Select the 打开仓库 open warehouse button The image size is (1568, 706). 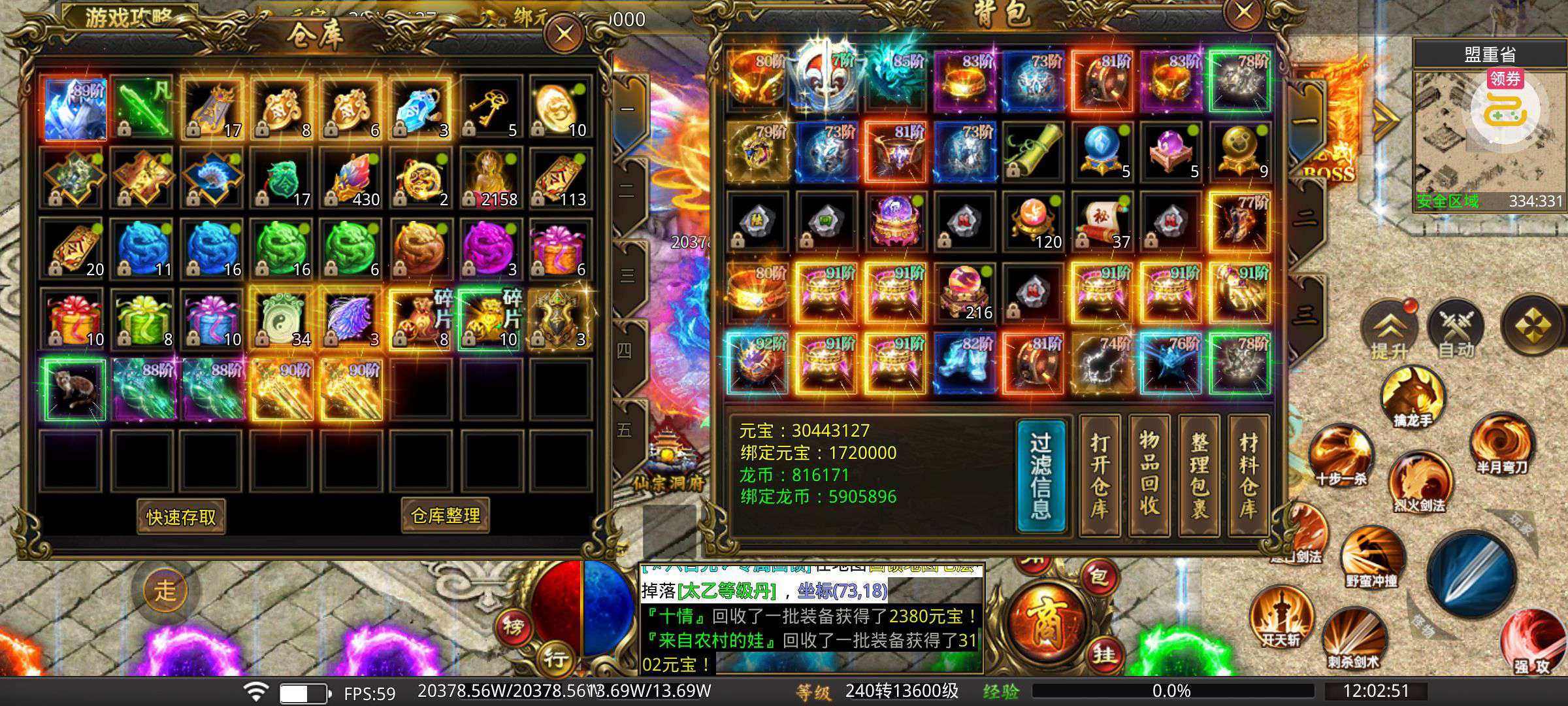[x=1100, y=475]
